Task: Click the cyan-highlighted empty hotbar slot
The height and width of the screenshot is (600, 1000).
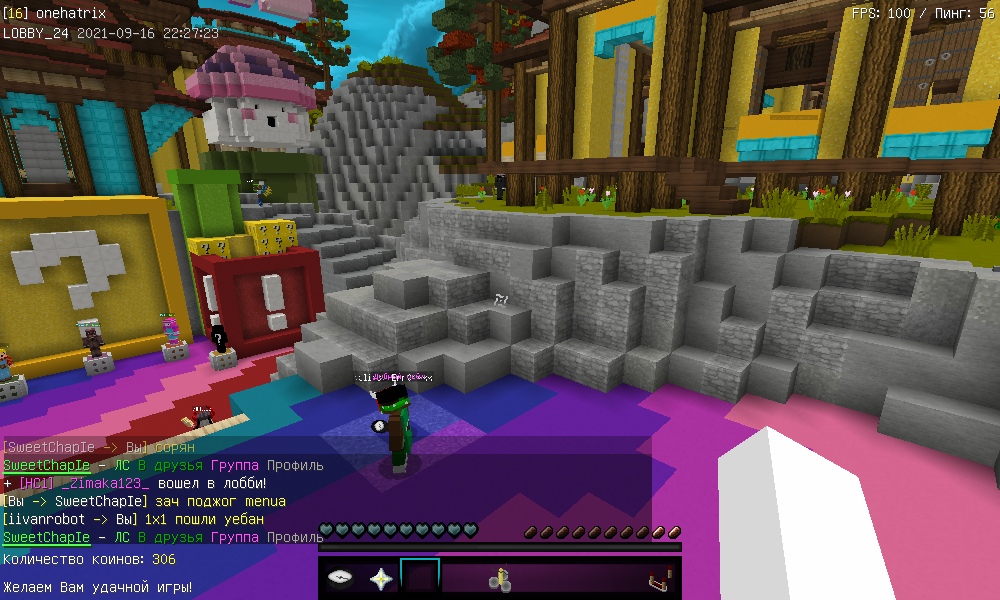Action: [x=420, y=578]
